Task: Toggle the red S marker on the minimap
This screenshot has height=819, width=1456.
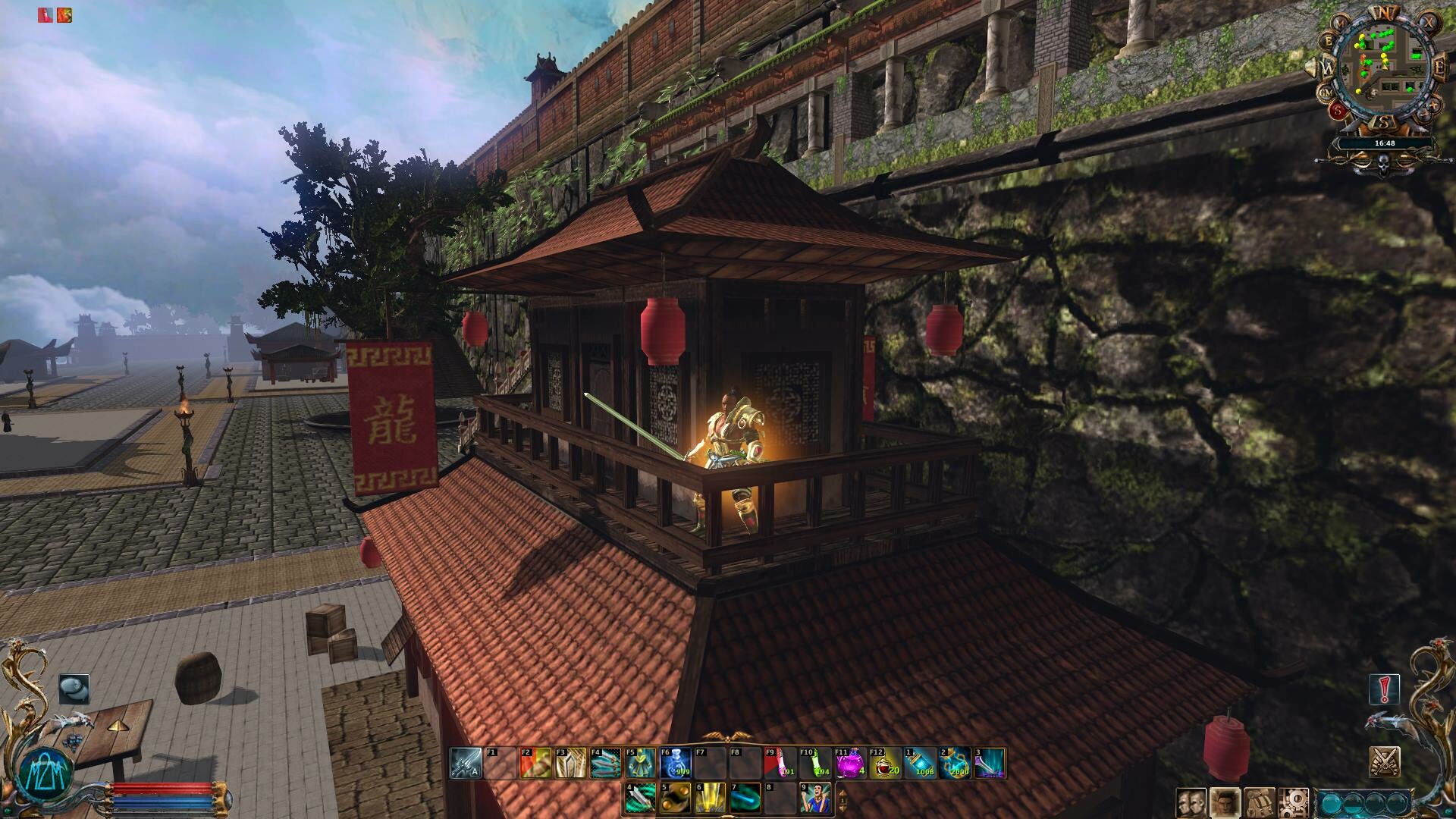Action: pos(1338,109)
